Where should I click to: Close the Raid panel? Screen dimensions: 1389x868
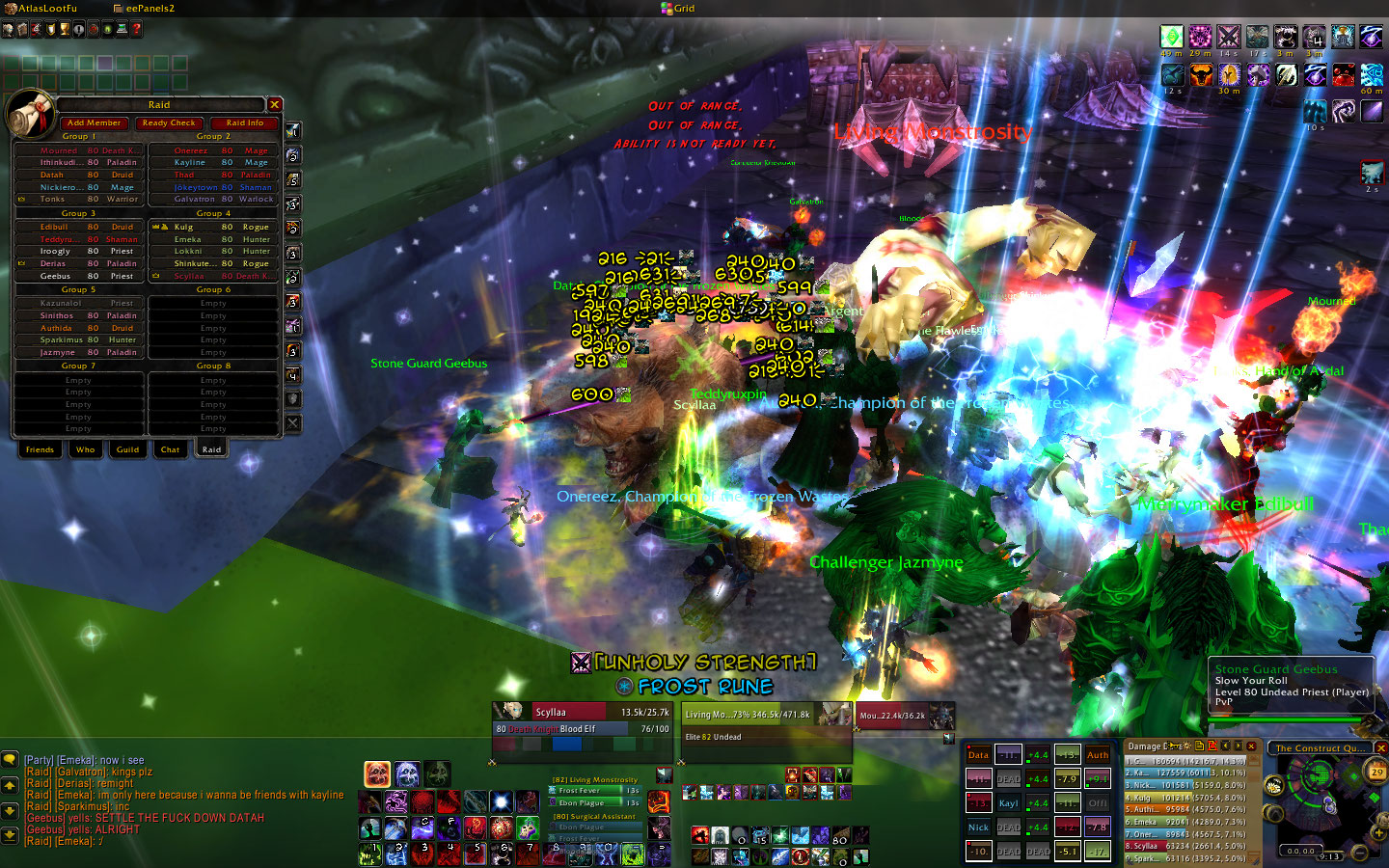(275, 104)
